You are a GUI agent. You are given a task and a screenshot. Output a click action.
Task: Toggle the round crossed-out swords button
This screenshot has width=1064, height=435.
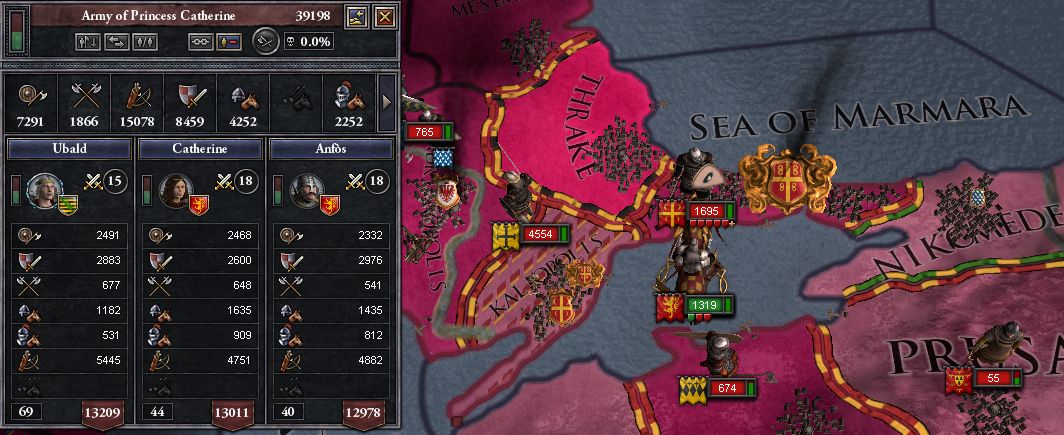coord(264,41)
